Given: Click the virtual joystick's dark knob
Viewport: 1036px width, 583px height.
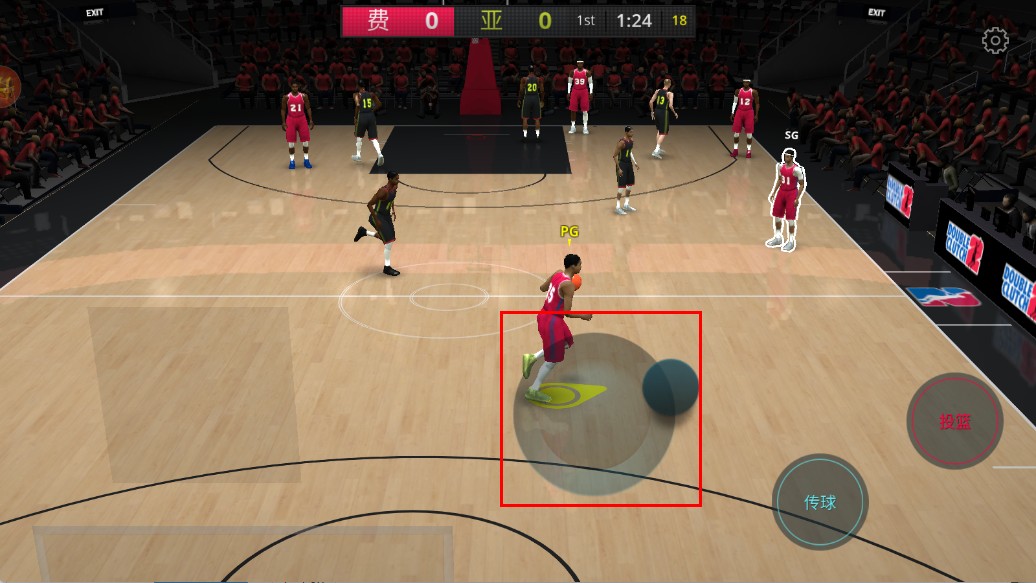Looking at the screenshot, I should [x=670, y=388].
